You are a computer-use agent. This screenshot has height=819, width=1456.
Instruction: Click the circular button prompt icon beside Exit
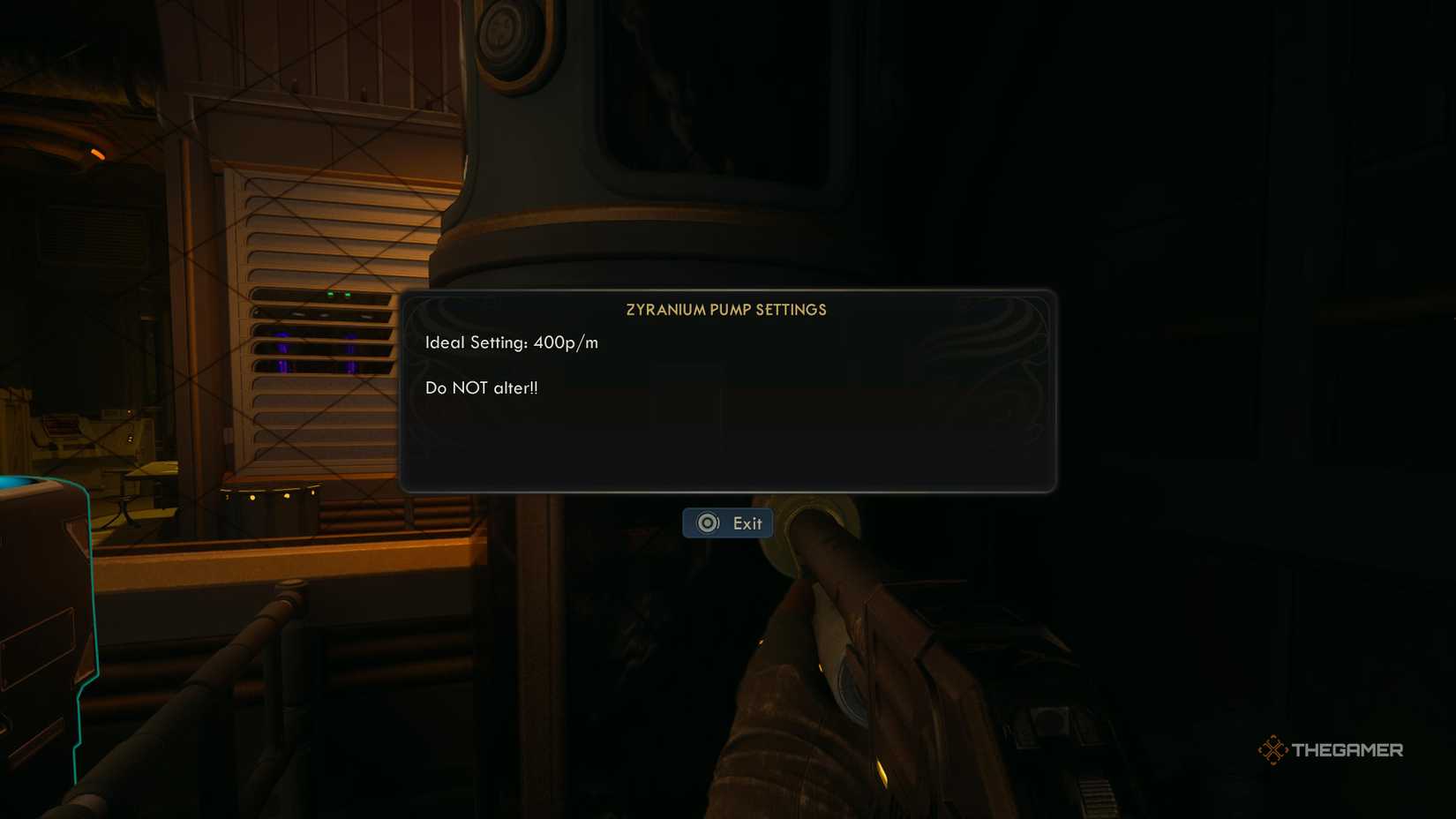tap(707, 522)
